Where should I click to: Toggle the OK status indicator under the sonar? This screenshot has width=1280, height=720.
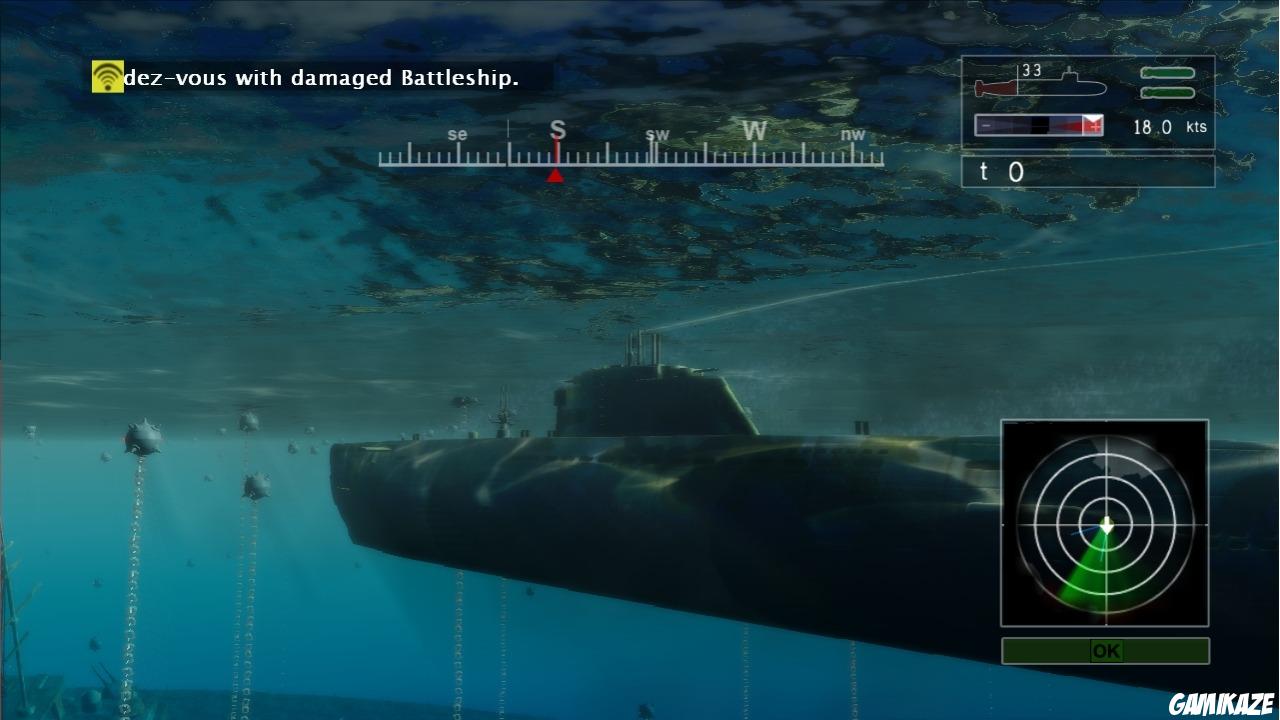pyautogui.click(x=1104, y=650)
